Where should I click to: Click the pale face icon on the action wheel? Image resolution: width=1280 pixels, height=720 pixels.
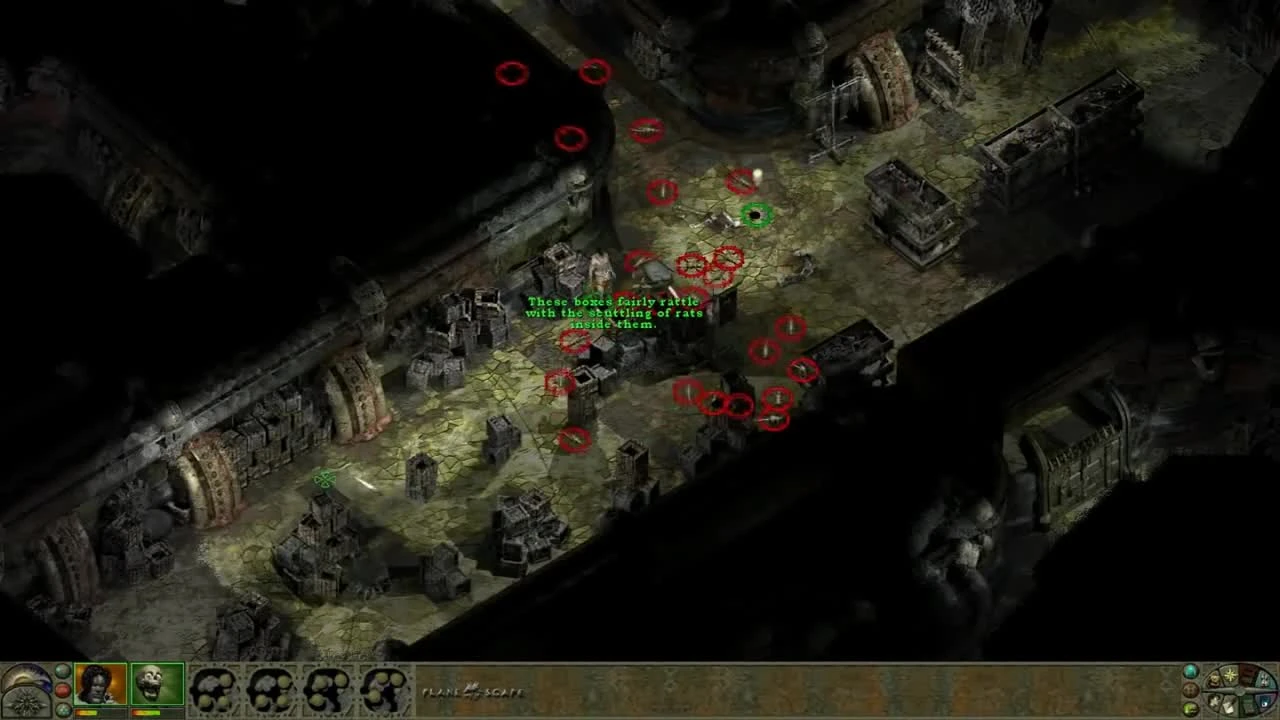point(1264,679)
